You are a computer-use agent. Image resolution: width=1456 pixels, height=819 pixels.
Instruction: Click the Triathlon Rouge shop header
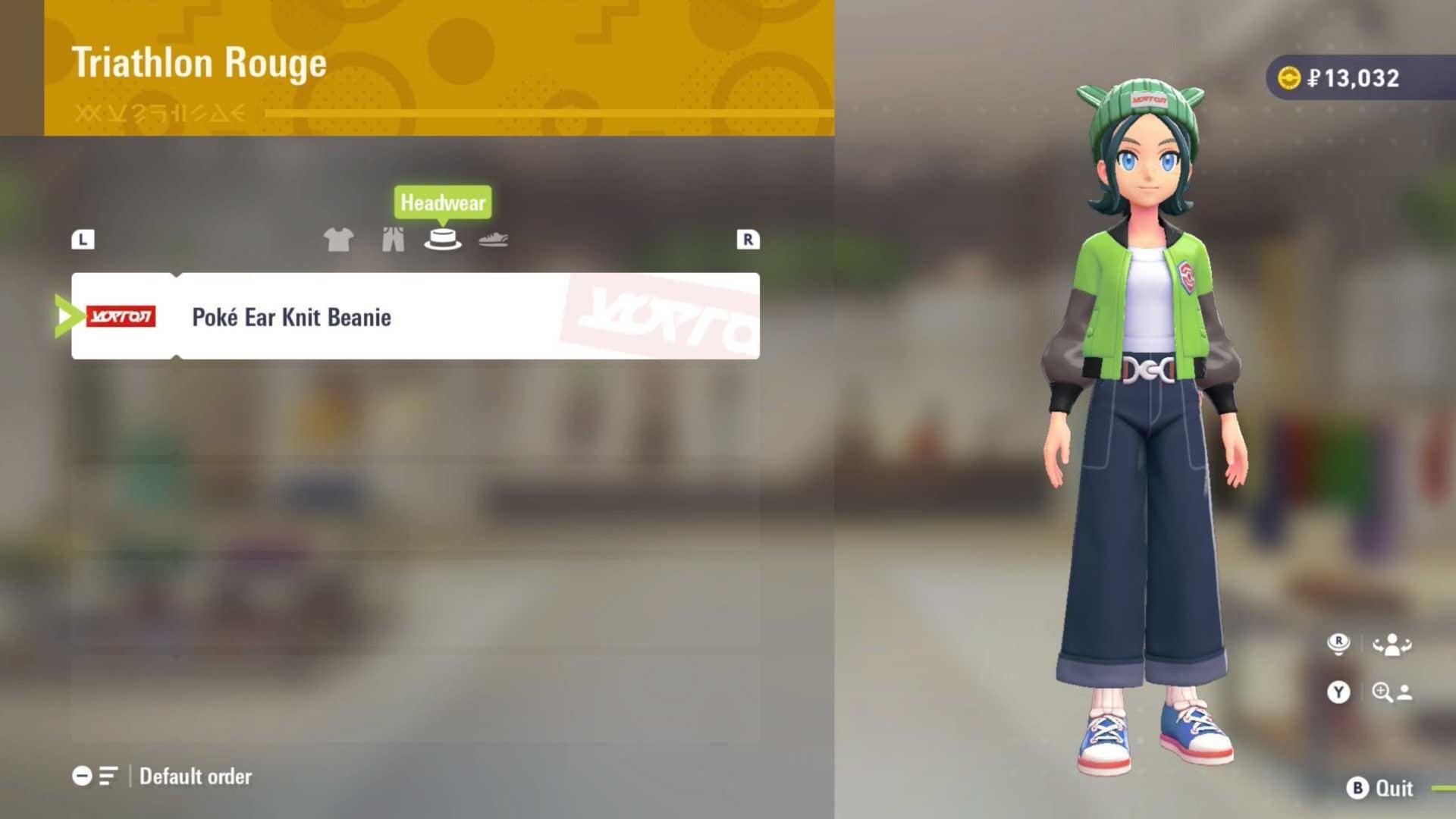tap(200, 63)
